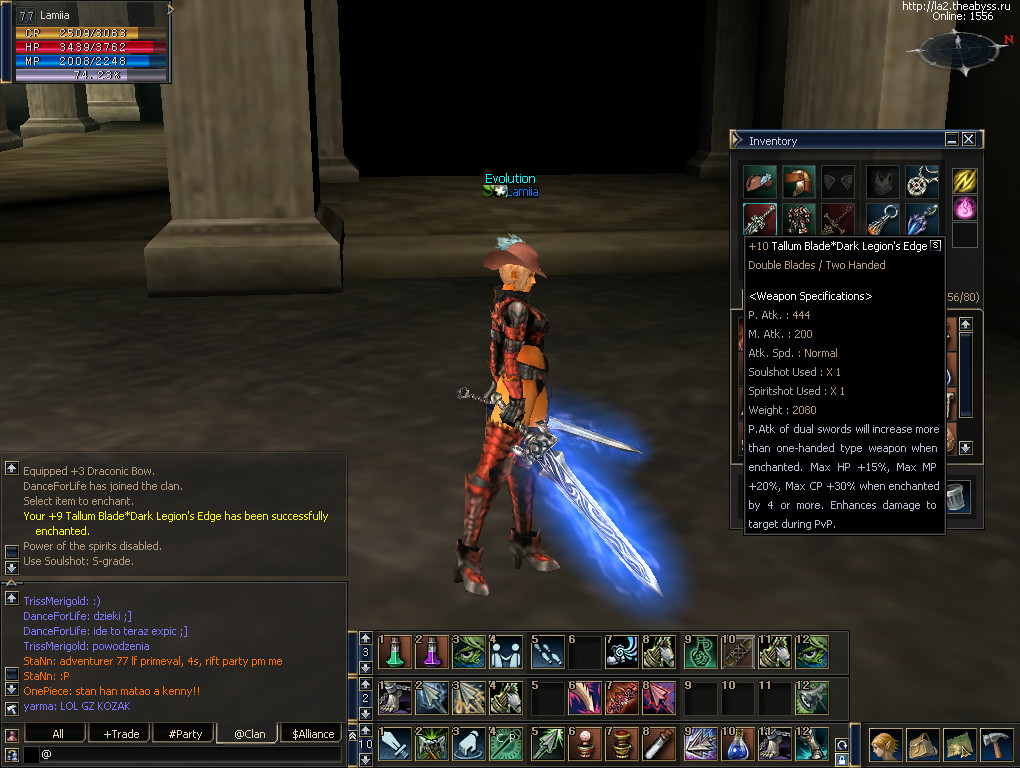The image size is (1020, 768).
Task: Click the chat message input field
Action: click(x=190, y=754)
